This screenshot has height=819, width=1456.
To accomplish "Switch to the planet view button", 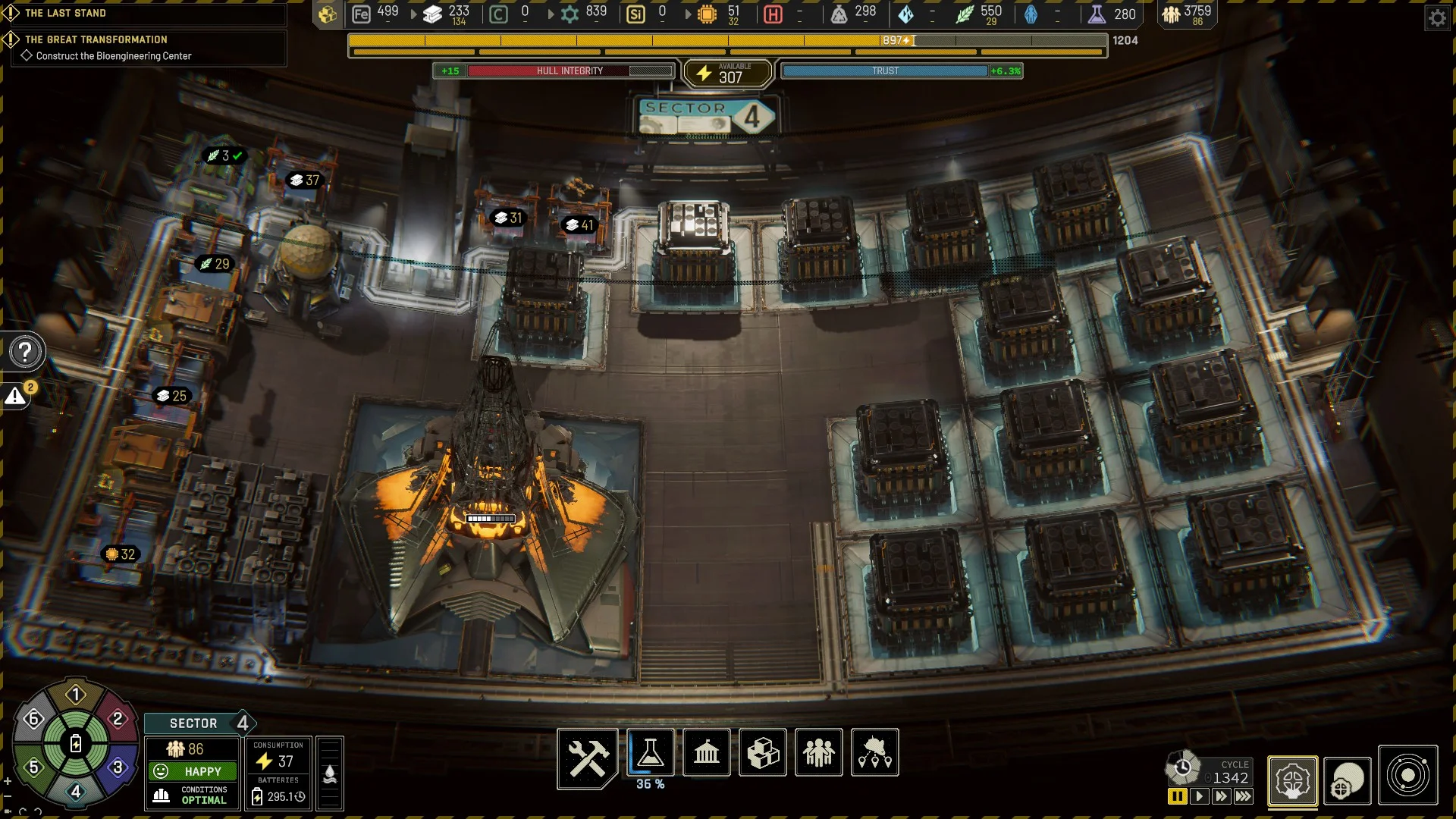I will (x=1347, y=780).
